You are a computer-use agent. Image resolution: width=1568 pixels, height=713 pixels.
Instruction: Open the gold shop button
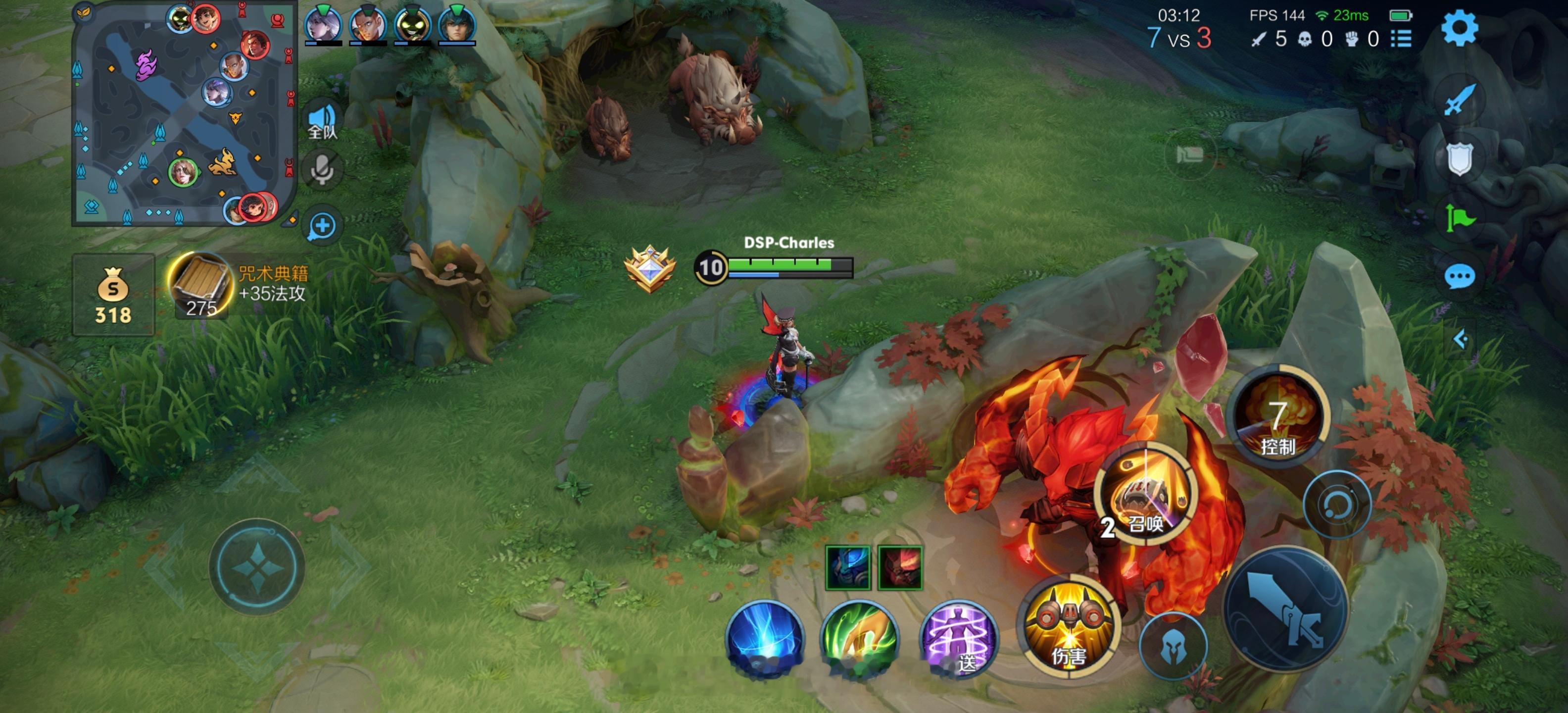click(x=113, y=295)
